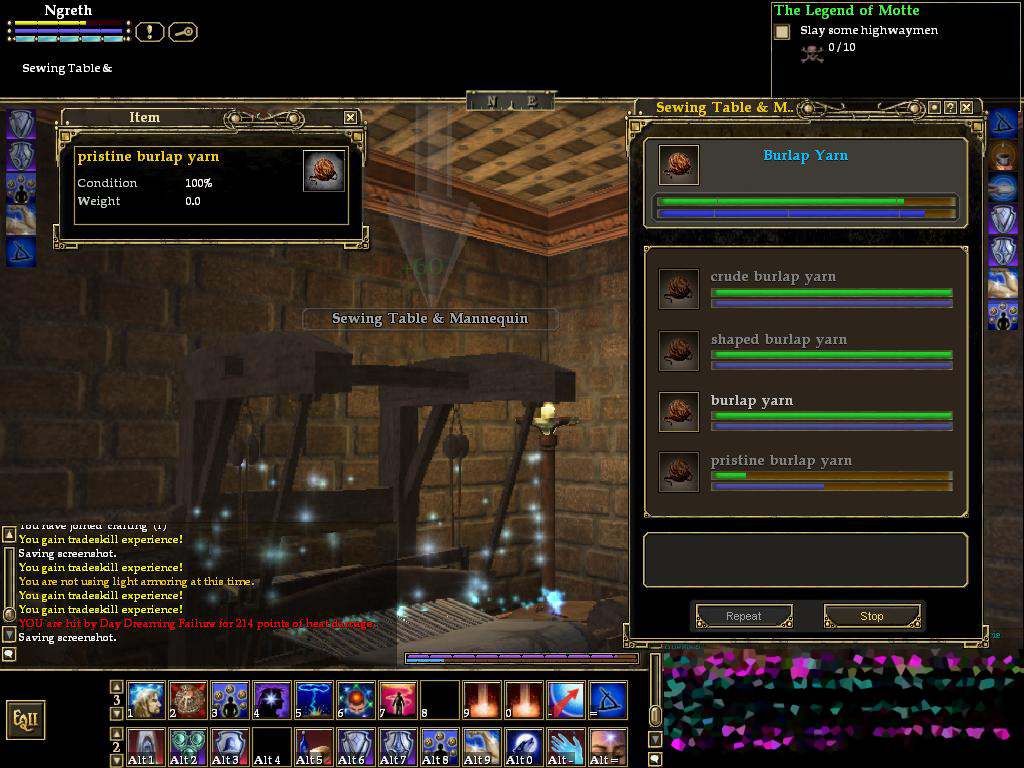Click the pristine burlap yarn item icon
Viewport: 1024px width, 768px height.
tap(323, 171)
